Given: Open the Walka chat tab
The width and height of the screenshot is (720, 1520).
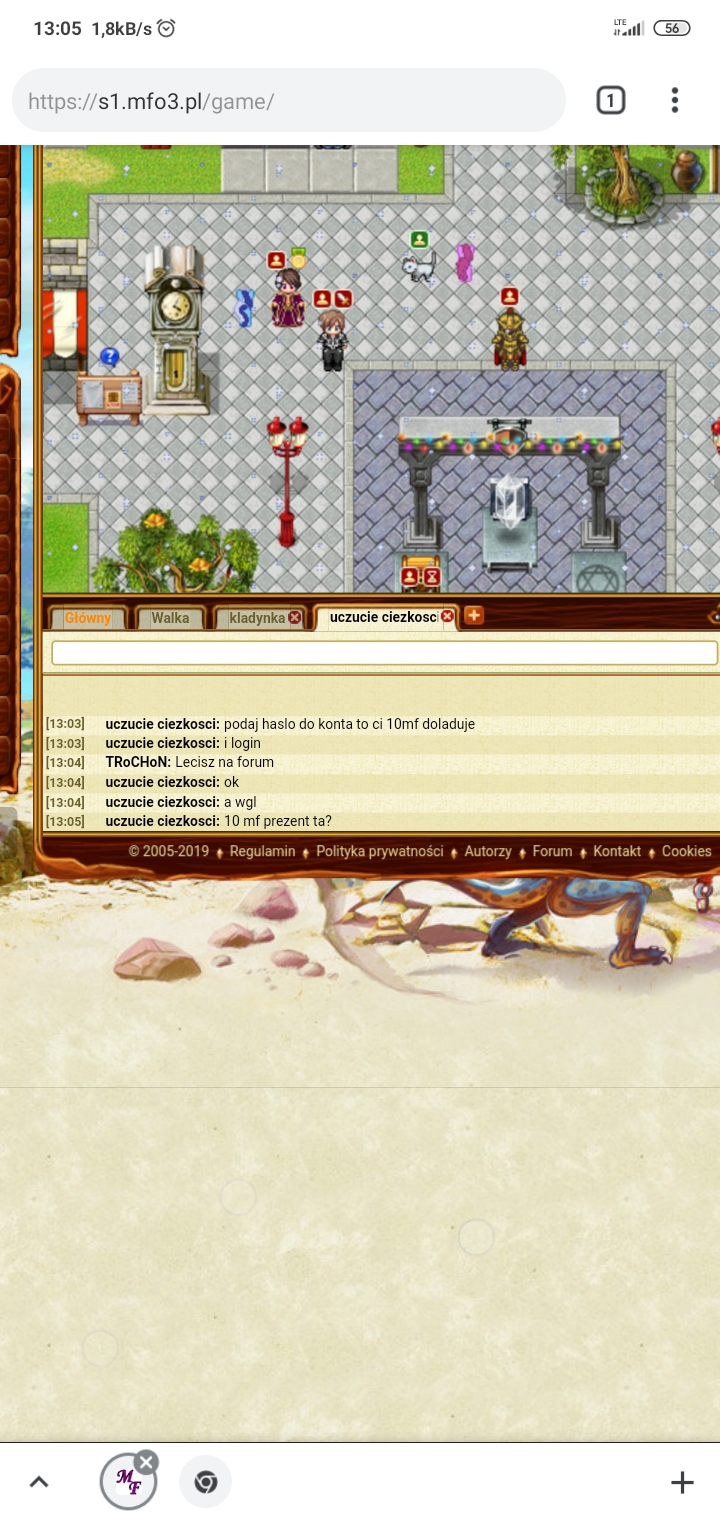Looking at the screenshot, I should click(x=170, y=618).
